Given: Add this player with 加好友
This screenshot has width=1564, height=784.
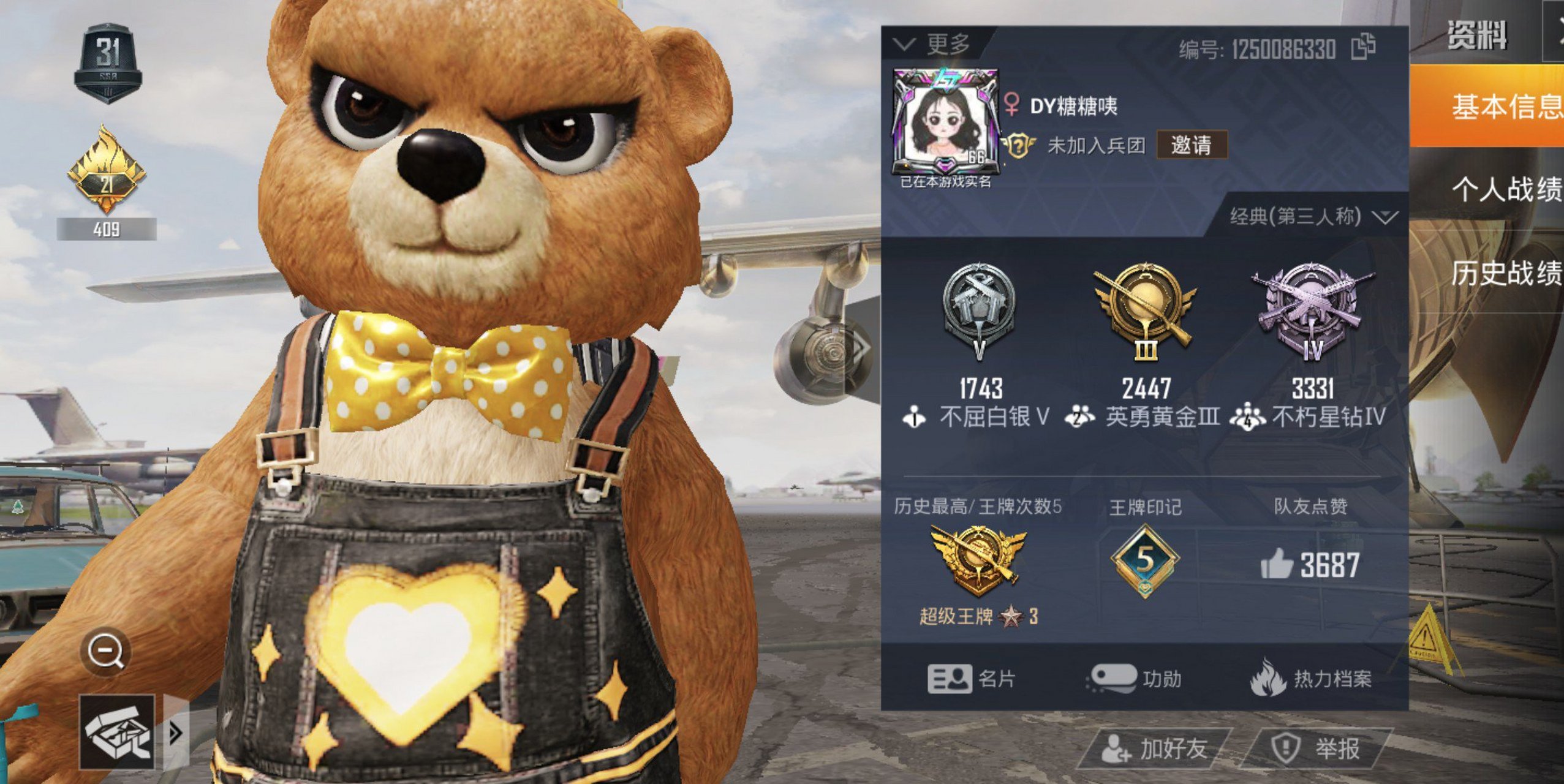Looking at the screenshot, I should click(x=1154, y=748).
